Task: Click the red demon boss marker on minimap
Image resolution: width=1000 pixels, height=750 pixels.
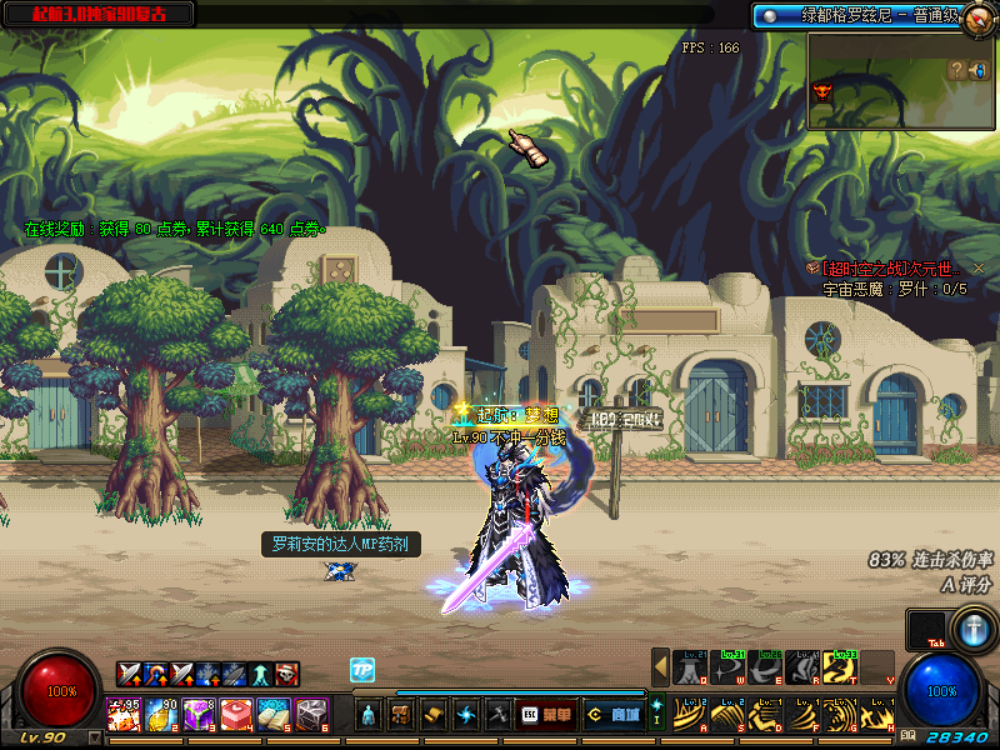Action: (823, 92)
